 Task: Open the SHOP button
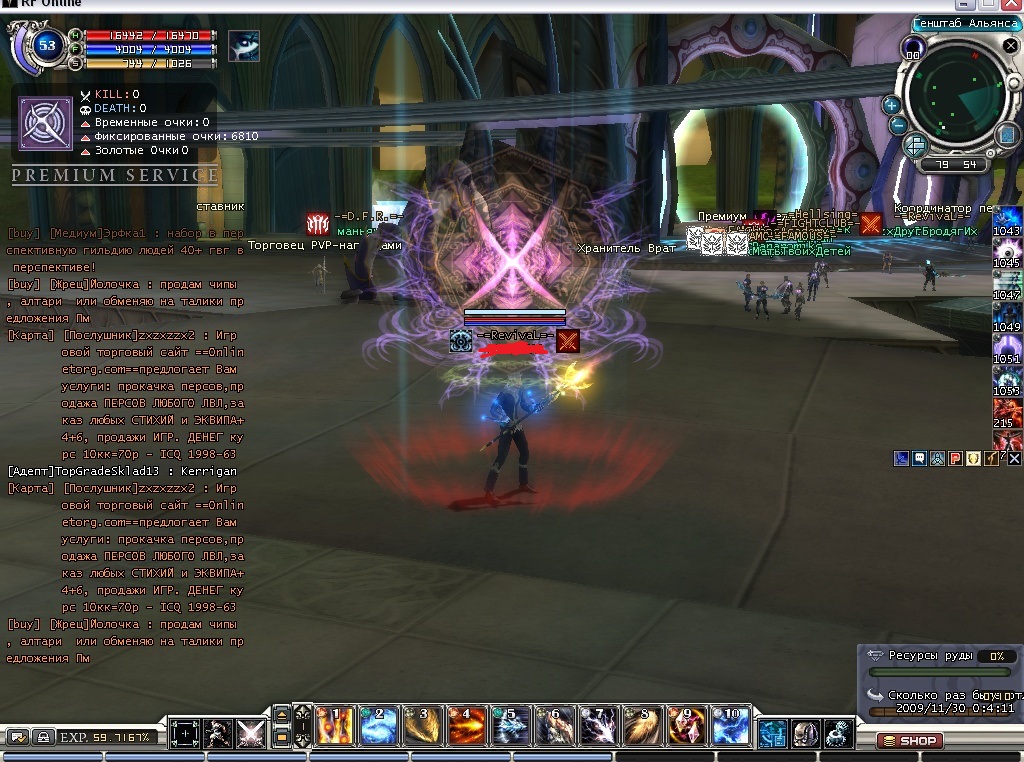point(910,741)
